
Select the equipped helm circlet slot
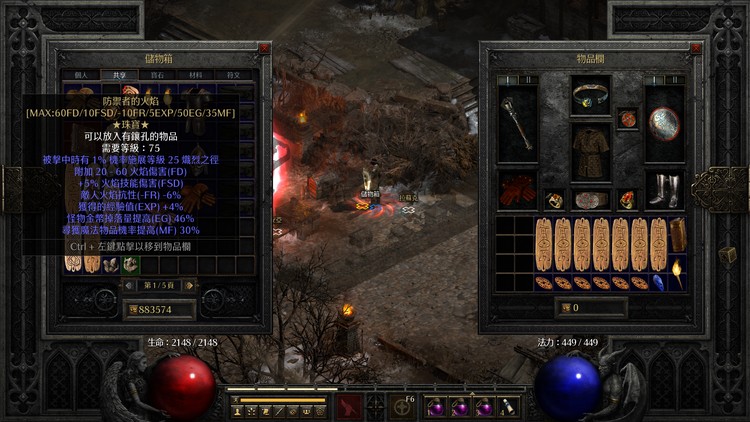point(591,95)
